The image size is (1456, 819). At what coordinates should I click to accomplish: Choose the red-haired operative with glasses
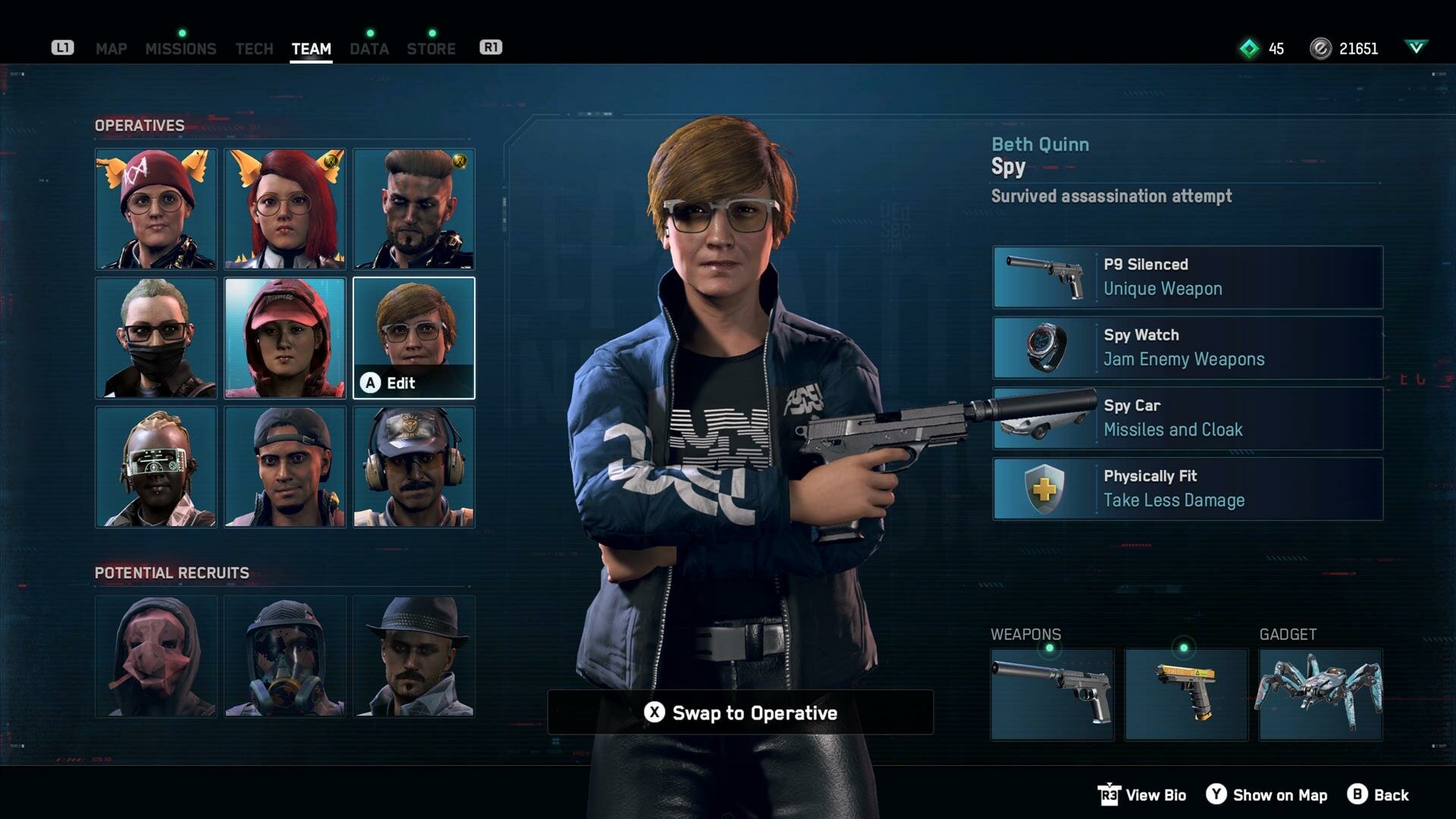coord(285,209)
